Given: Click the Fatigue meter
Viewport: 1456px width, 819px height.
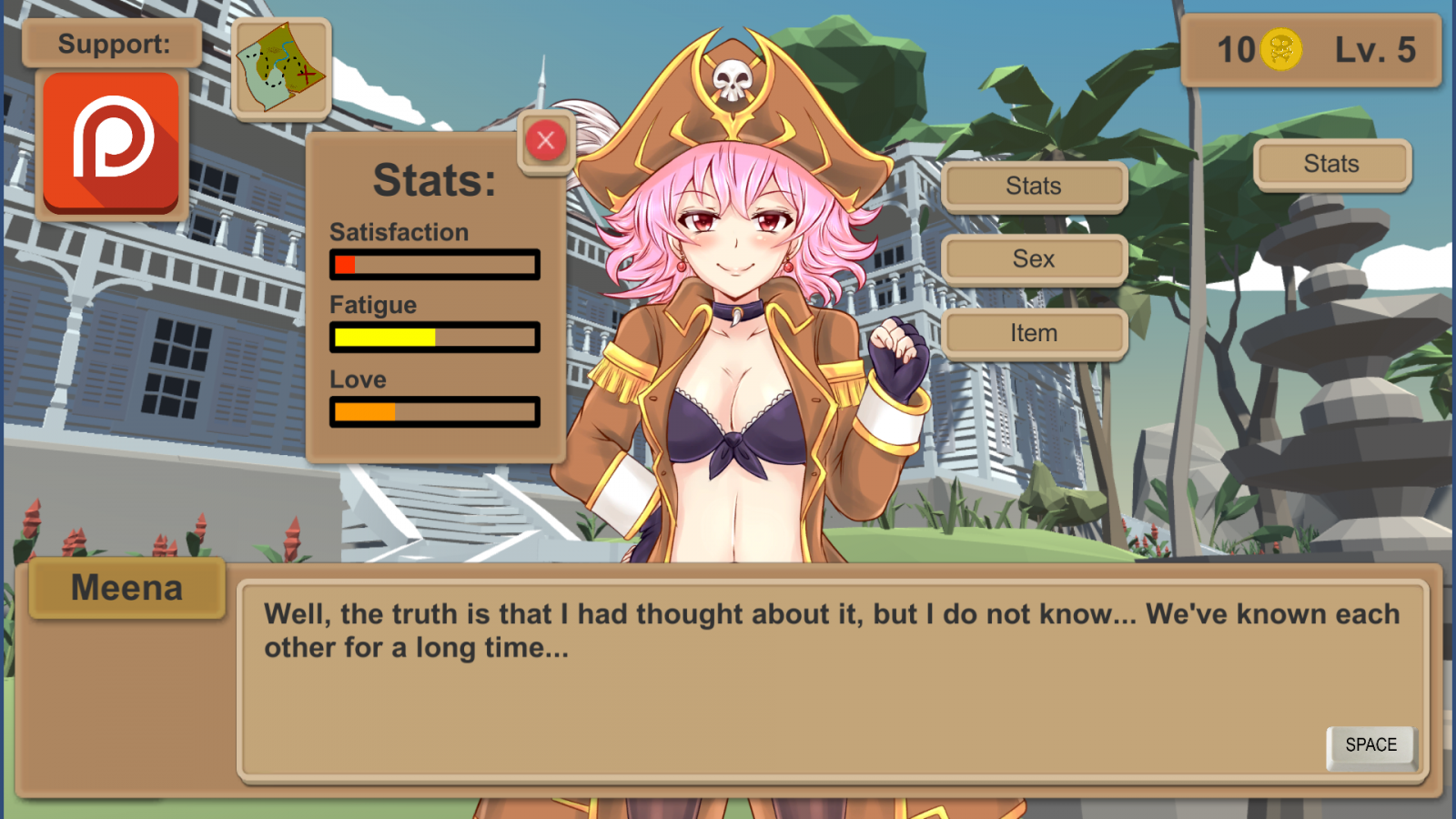Looking at the screenshot, I should pos(435,338).
